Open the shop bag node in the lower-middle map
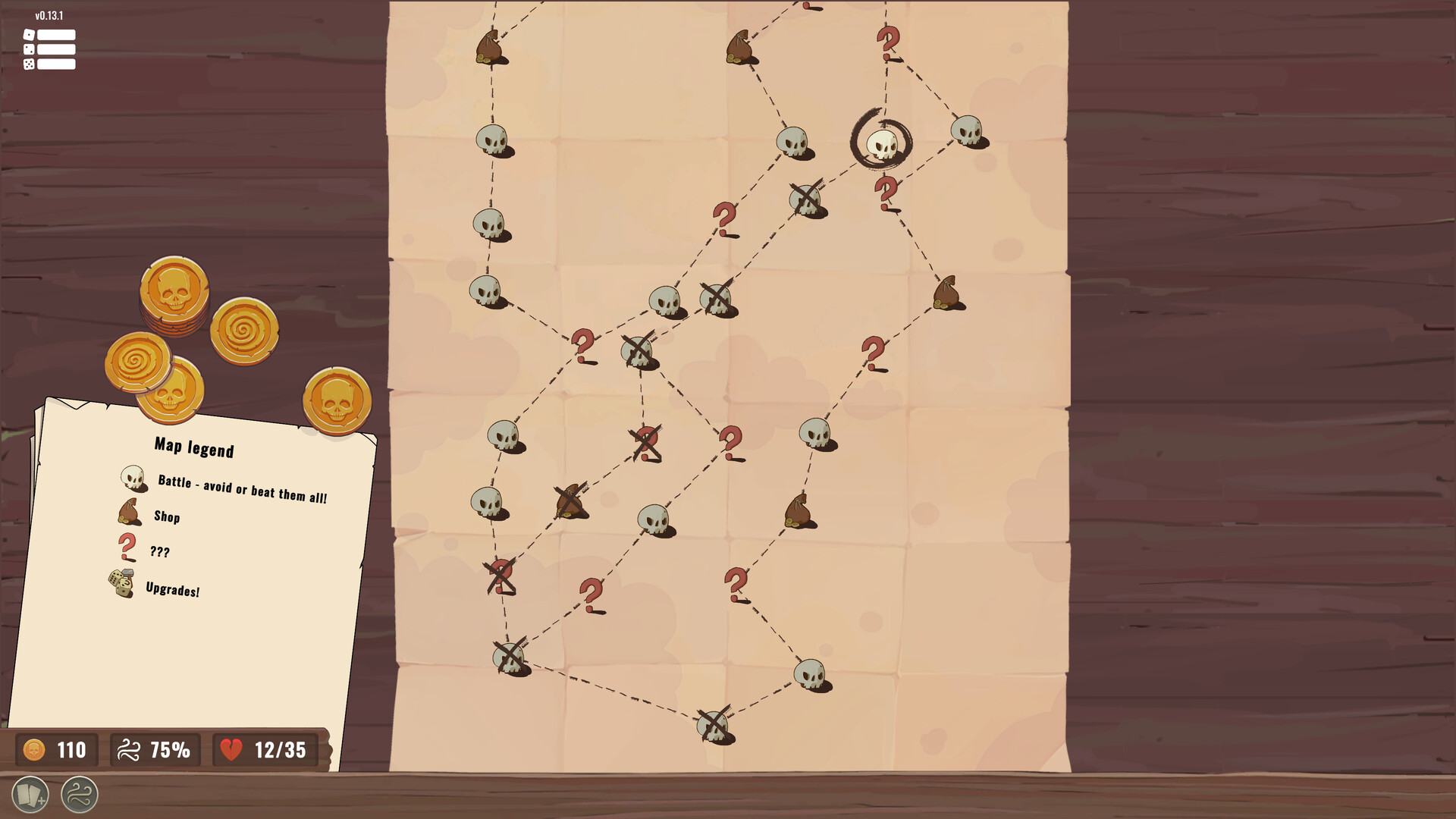This screenshot has height=819, width=1456. point(800,510)
